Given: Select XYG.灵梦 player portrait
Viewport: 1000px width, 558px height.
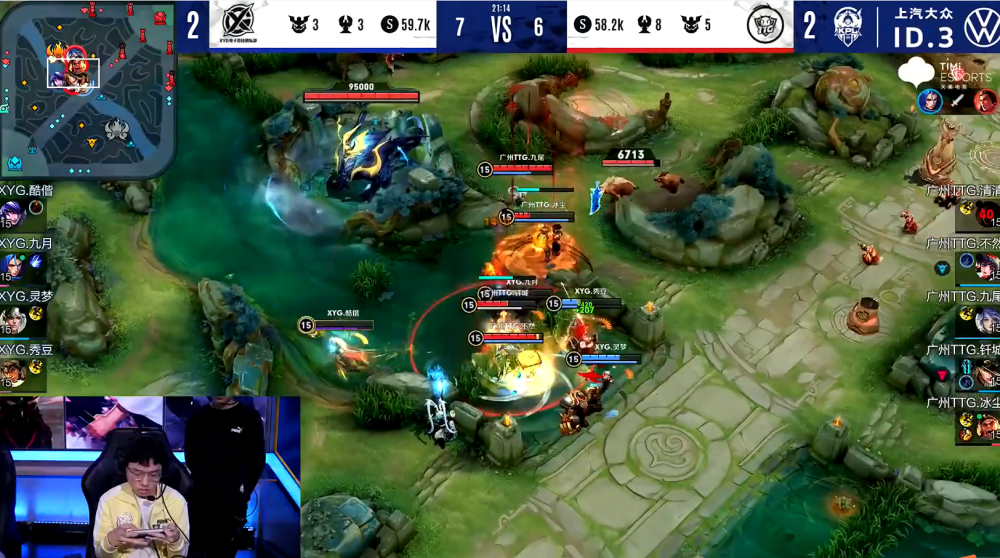Looking at the screenshot, I should coord(12,321).
